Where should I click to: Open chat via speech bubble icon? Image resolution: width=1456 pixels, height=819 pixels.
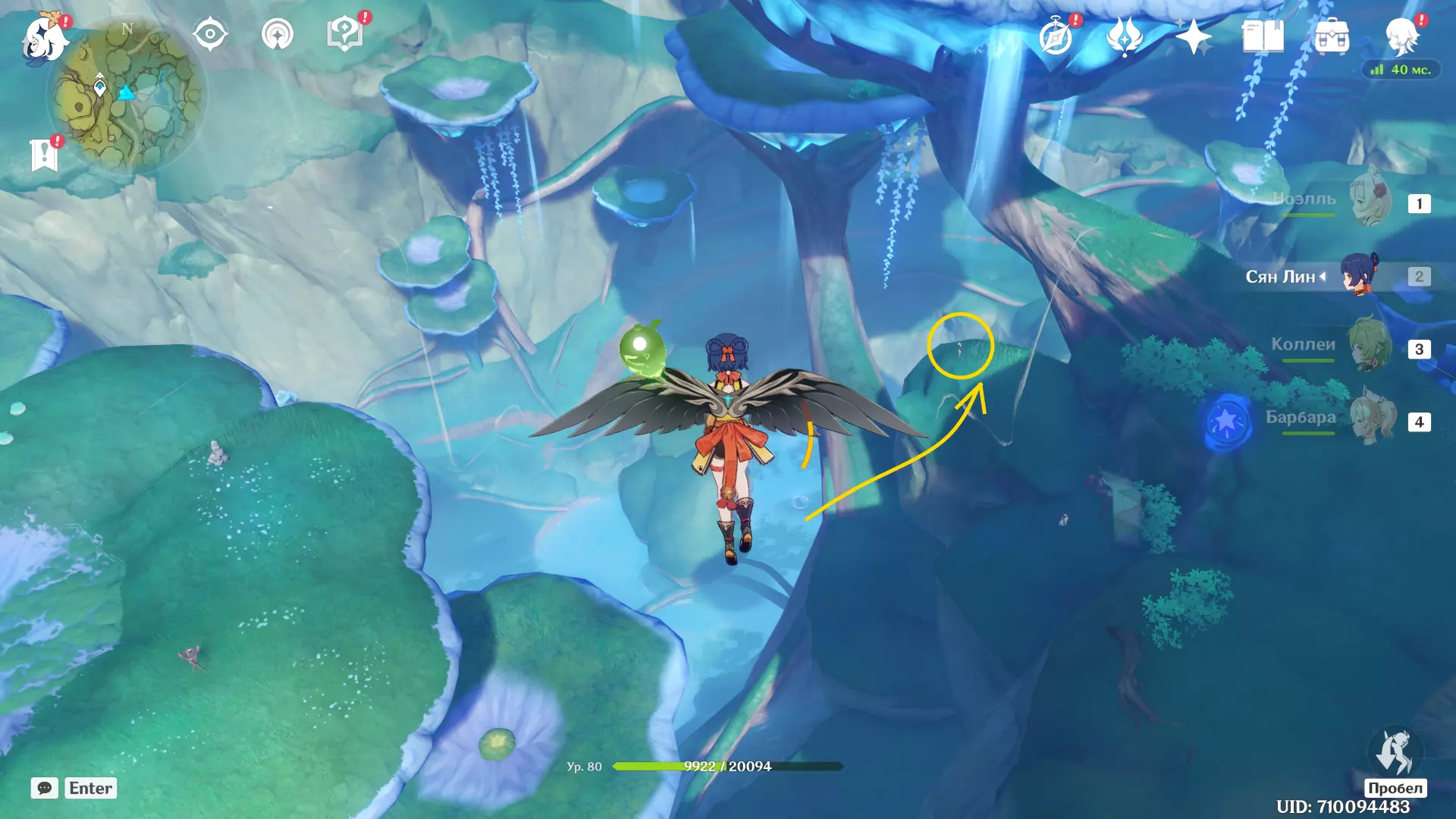(x=45, y=788)
